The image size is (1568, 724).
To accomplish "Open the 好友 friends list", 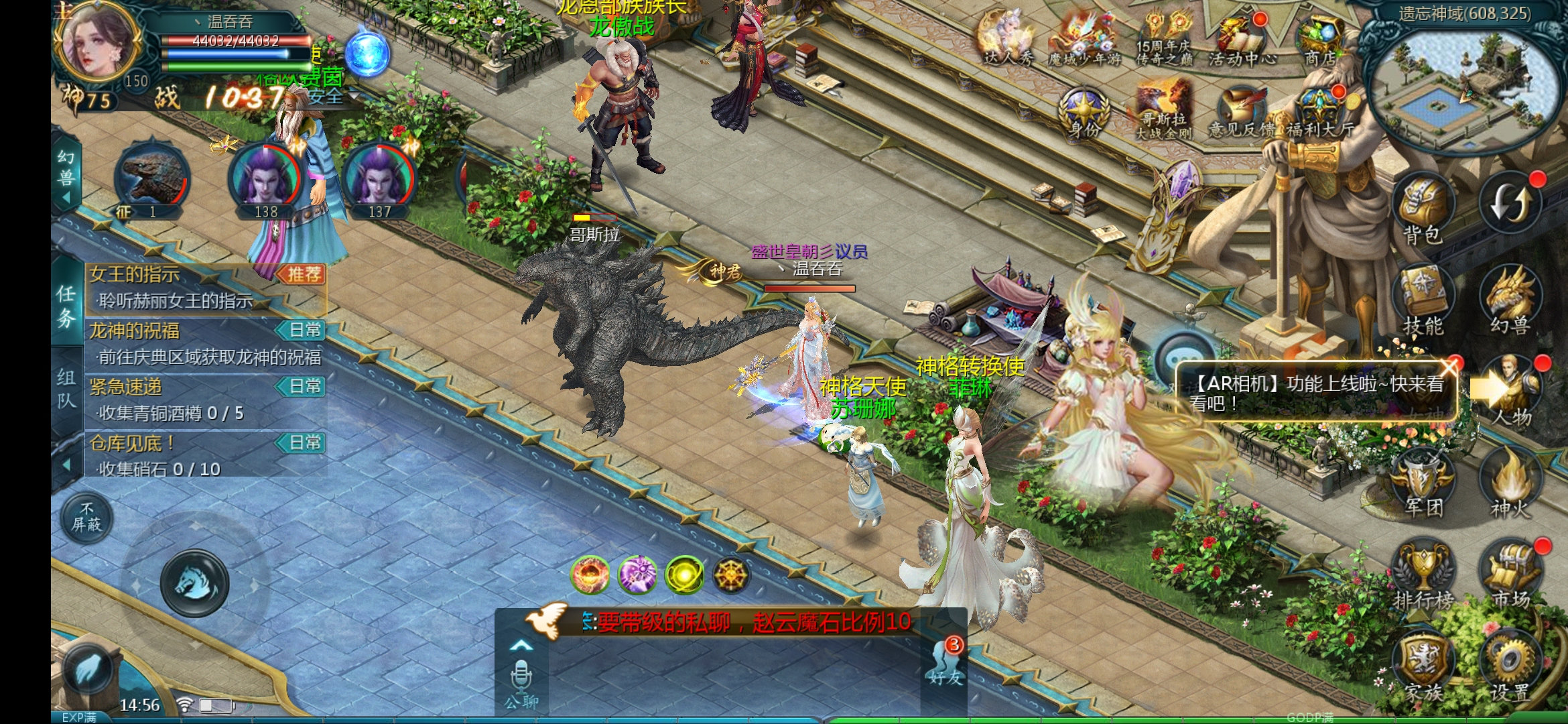I will coord(945,664).
